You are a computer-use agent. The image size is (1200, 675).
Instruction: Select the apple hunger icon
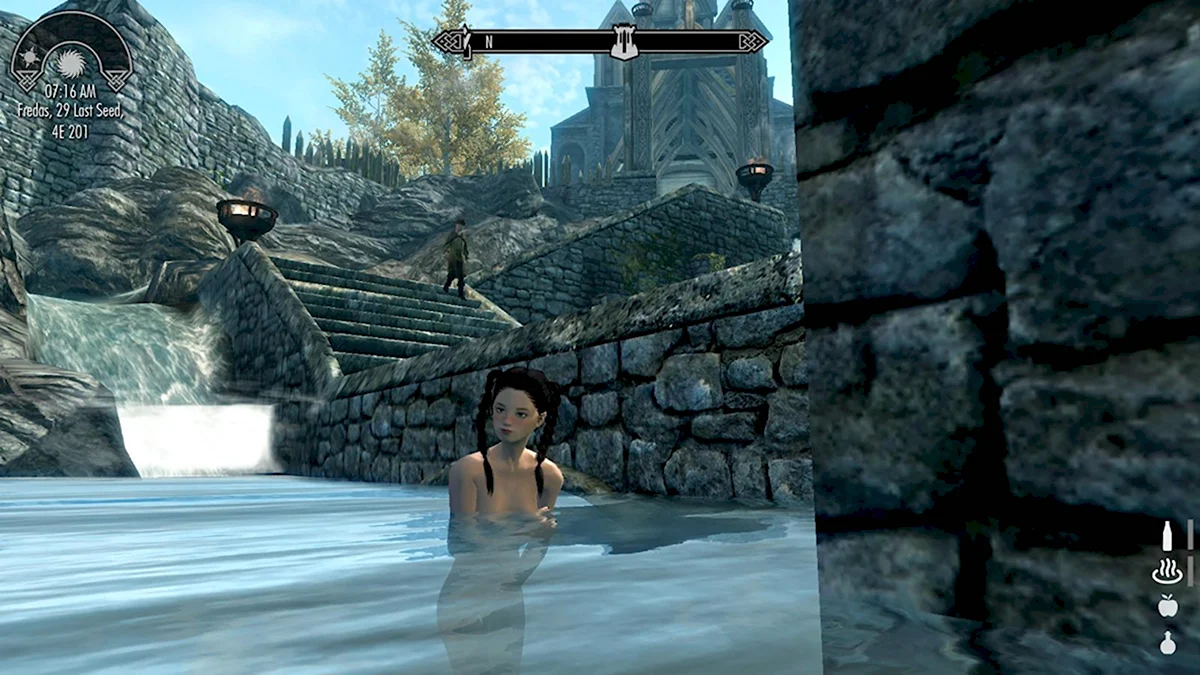pos(1166,606)
